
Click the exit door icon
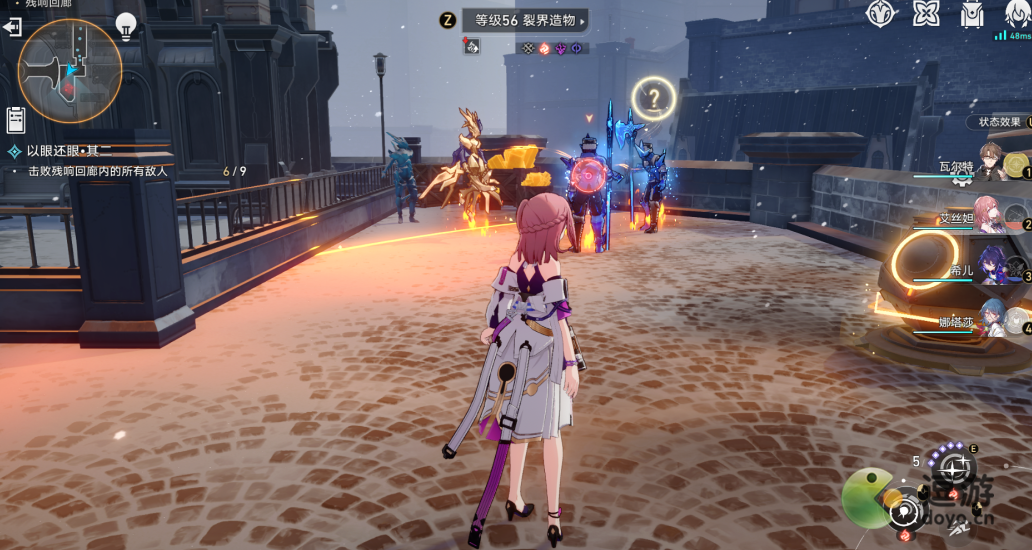tap(12, 27)
